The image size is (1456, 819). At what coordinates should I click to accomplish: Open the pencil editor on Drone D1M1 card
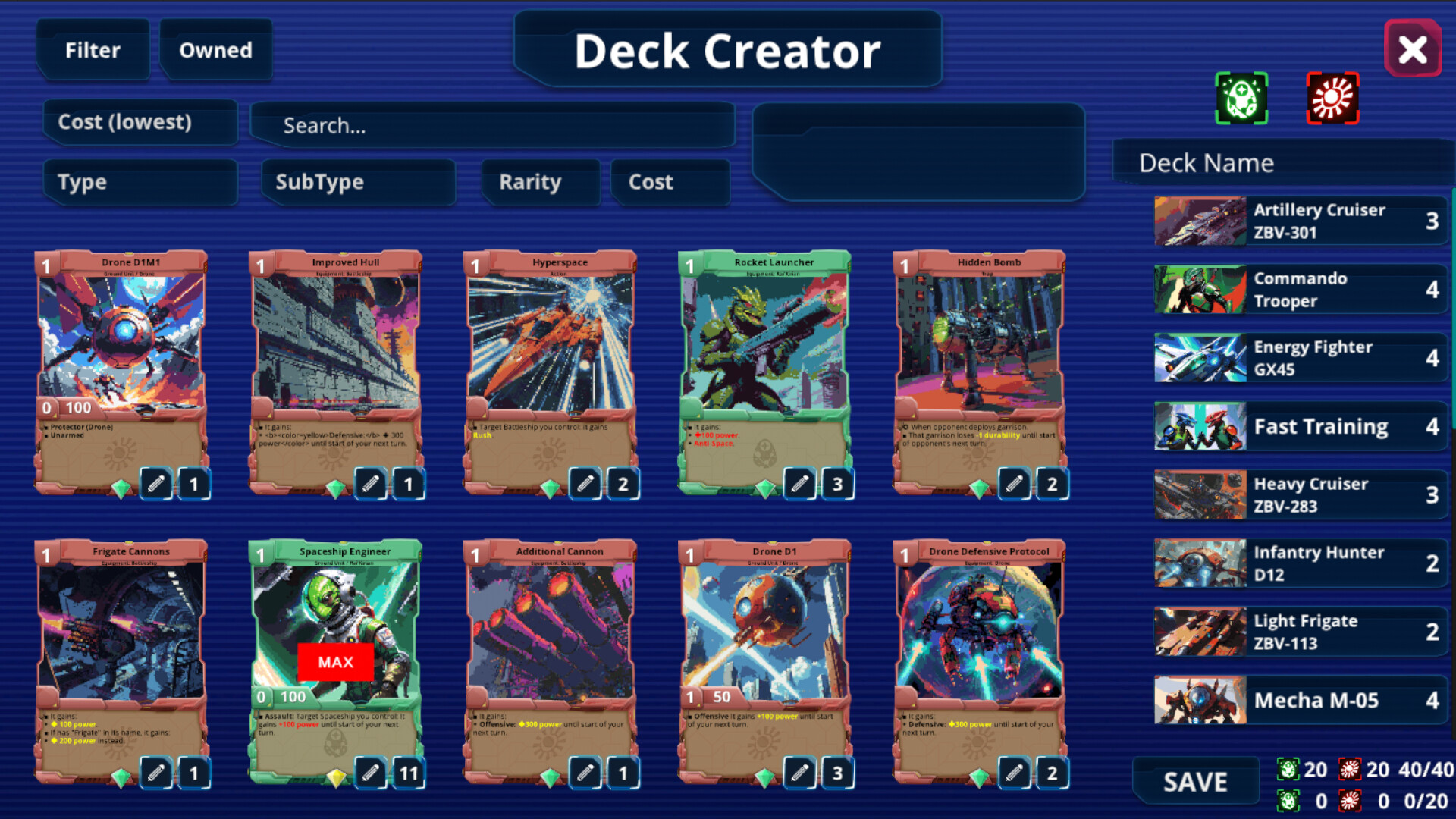coord(155,485)
